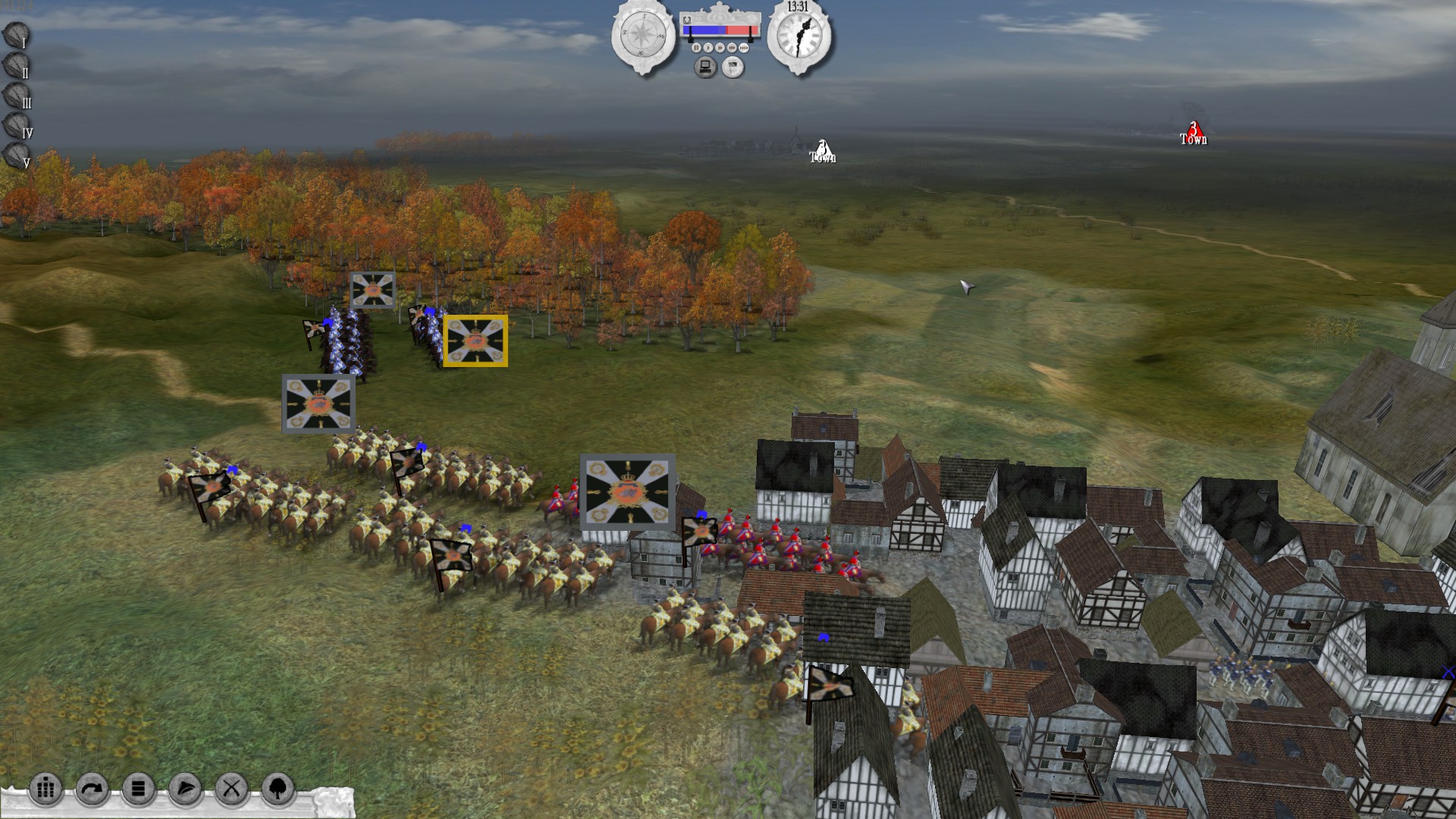Click the courier flag icon next to the monitor
This screenshot has height=819, width=1456.
[x=733, y=67]
